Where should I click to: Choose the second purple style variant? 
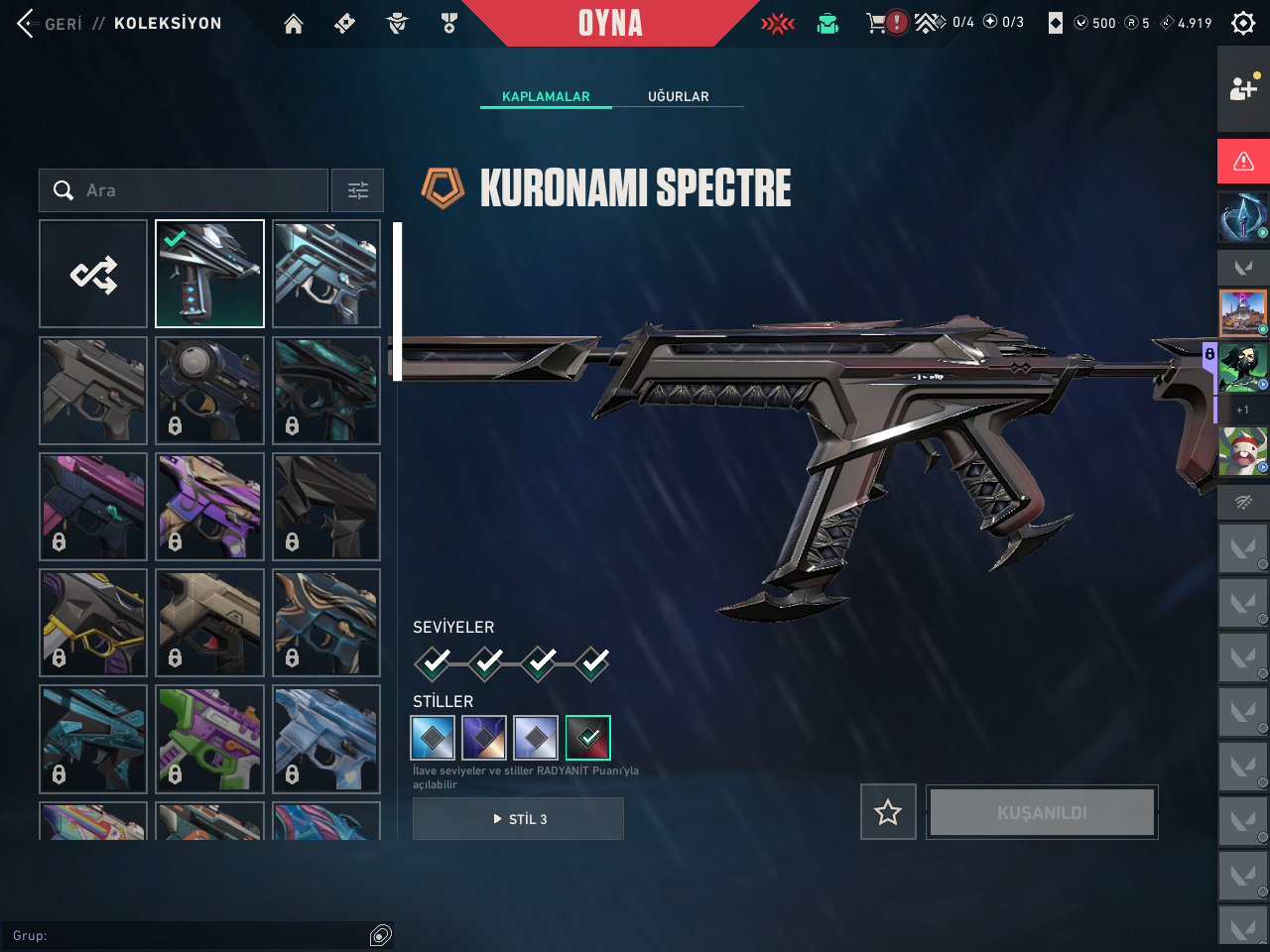484,738
